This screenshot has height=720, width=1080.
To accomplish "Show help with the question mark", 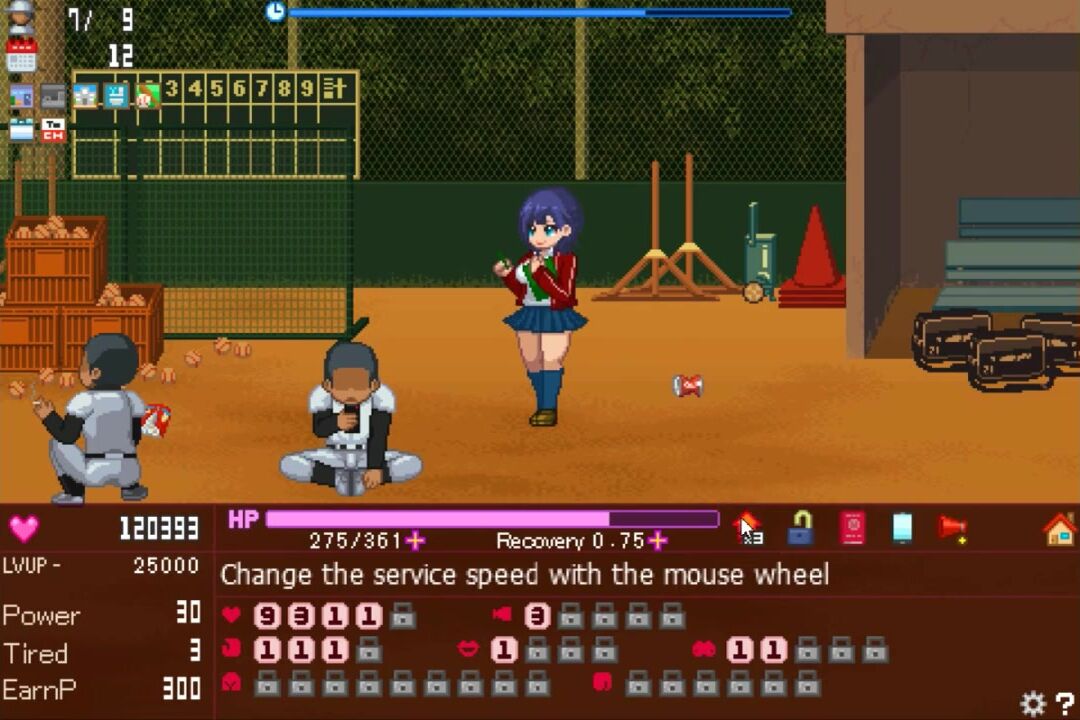I will click(x=1064, y=704).
